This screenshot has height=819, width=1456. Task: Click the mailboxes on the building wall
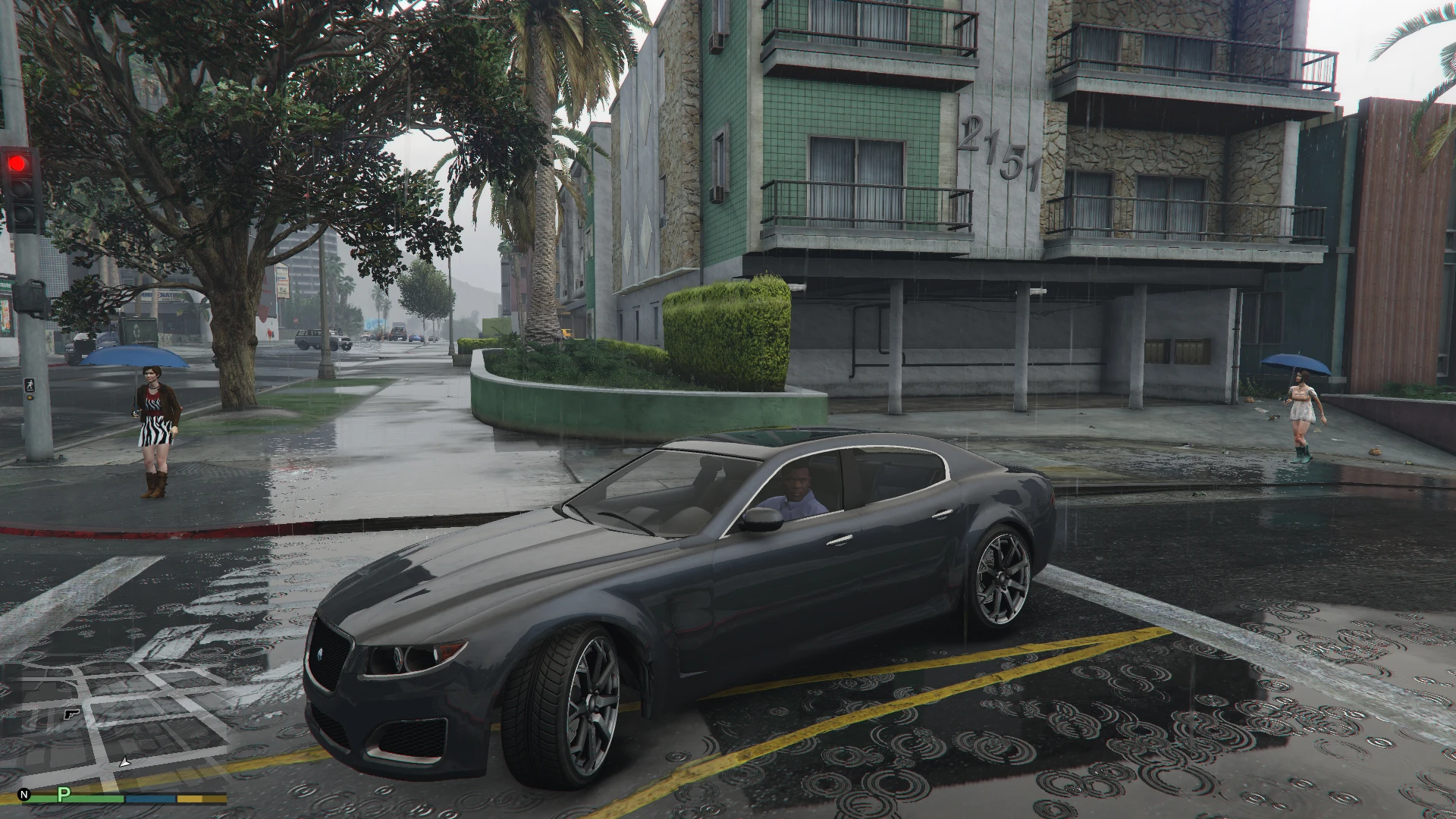[1178, 350]
